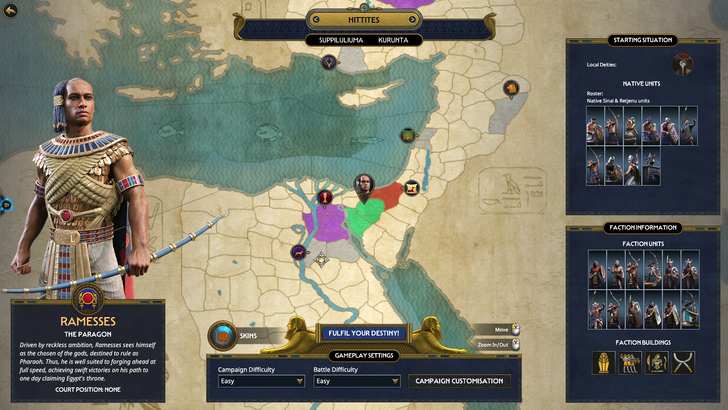Open the Skins selector
Screen dimensions: 728x410
224,337
